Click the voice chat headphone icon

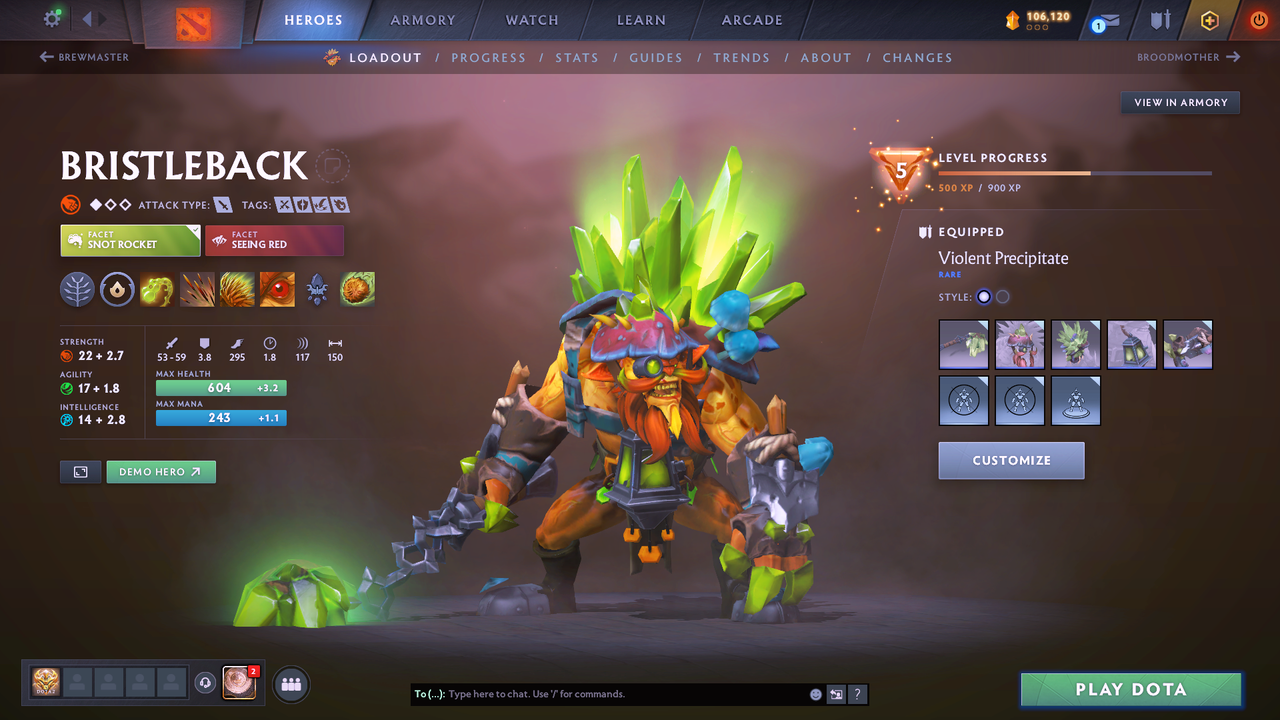208,682
